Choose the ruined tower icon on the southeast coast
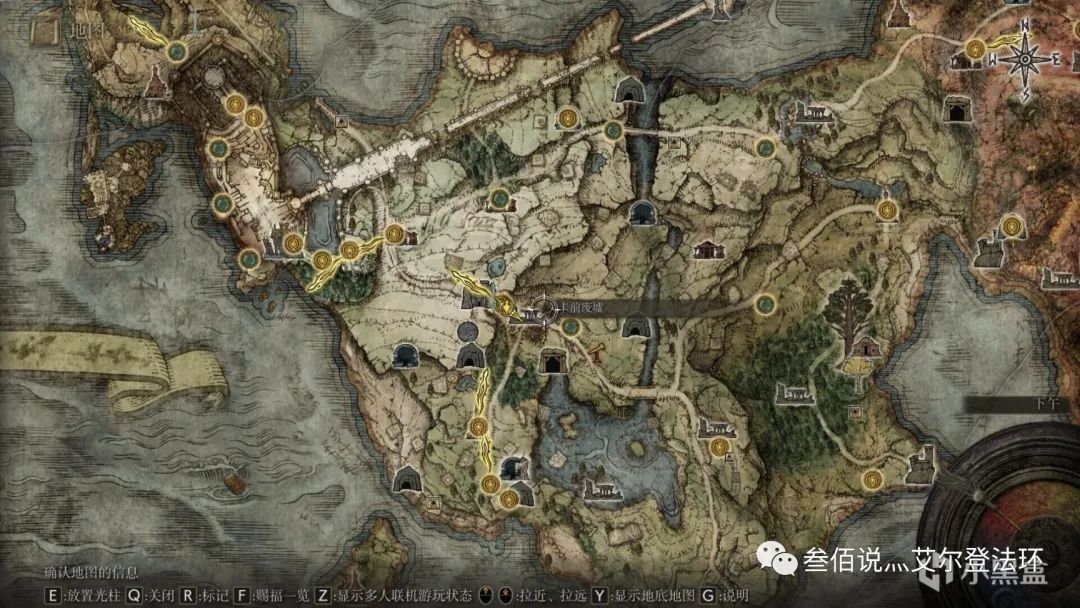1080x608 pixels. tap(918, 463)
